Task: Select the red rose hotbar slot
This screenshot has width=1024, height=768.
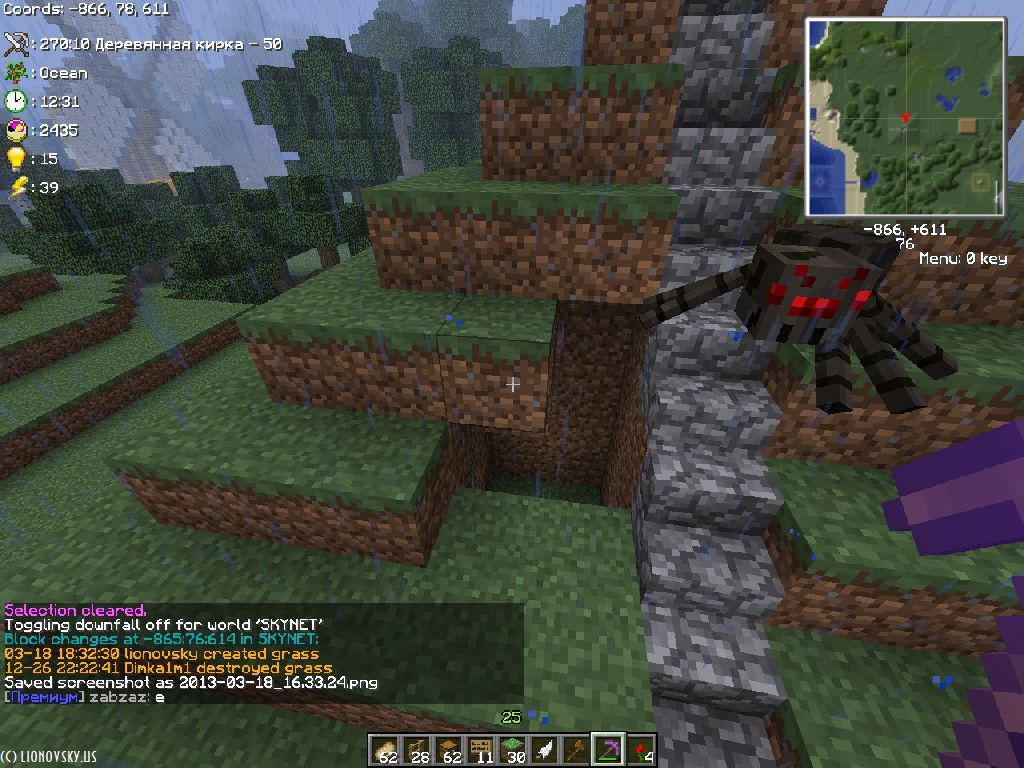Action: [x=640, y=750]
